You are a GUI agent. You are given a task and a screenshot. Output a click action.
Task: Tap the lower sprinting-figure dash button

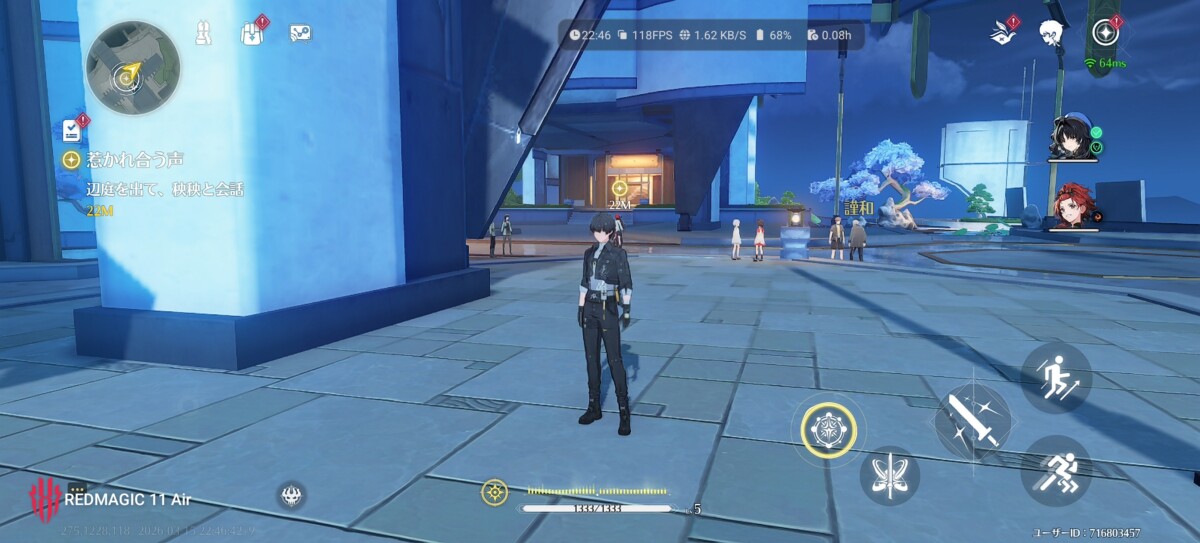click(1055, 470)
